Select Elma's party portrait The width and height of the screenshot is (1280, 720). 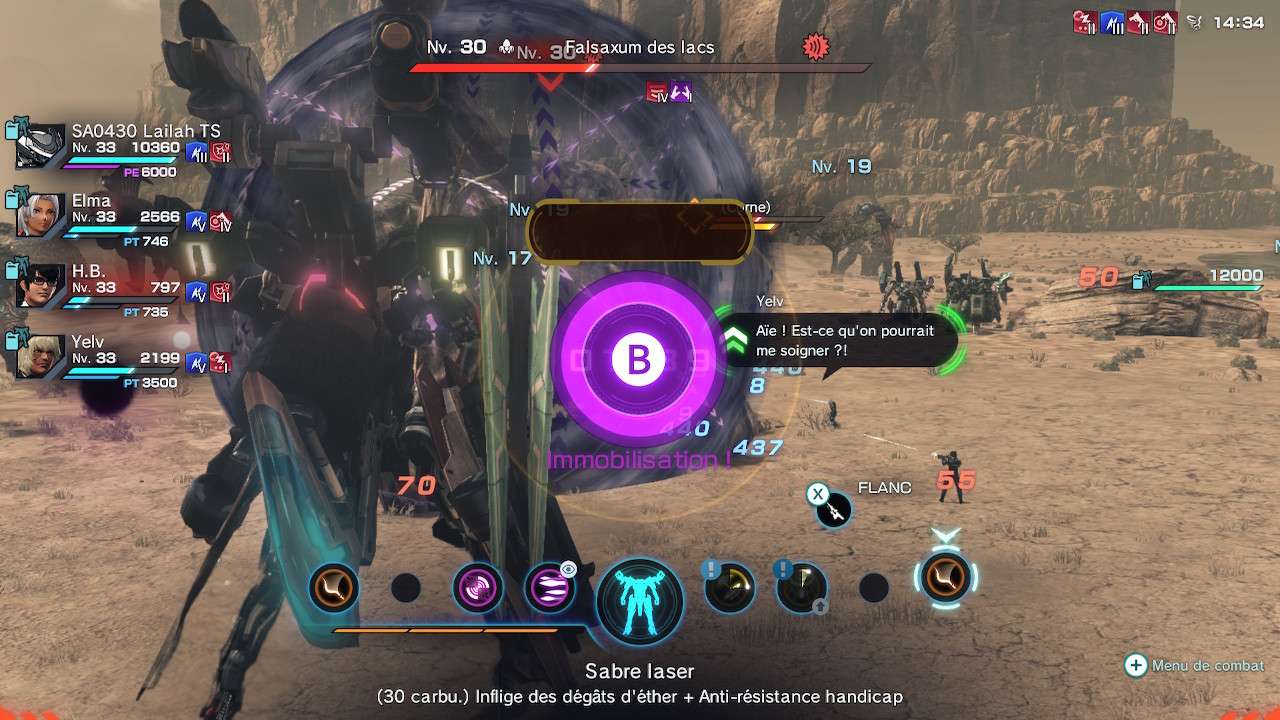pyautogui.click(x=41, y=216)
